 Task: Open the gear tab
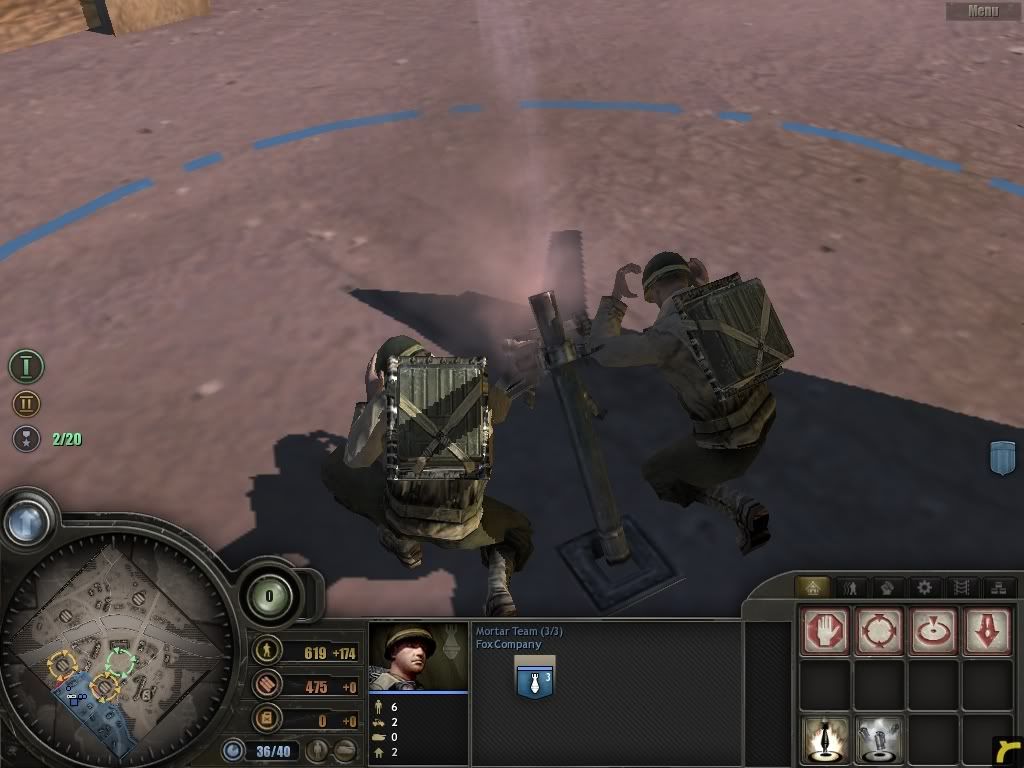tap(924, 588)
